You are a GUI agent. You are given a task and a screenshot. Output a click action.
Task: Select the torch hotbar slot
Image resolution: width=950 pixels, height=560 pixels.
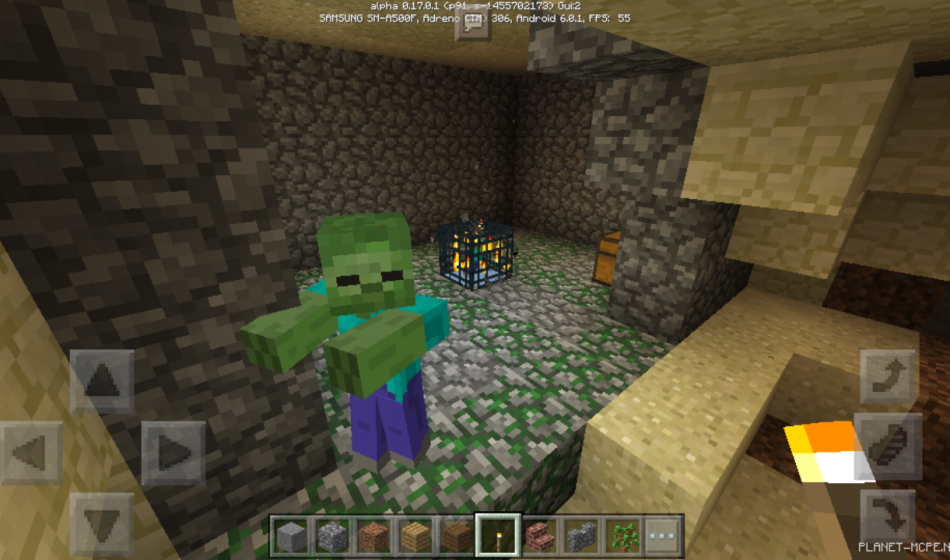coord(496,534)
